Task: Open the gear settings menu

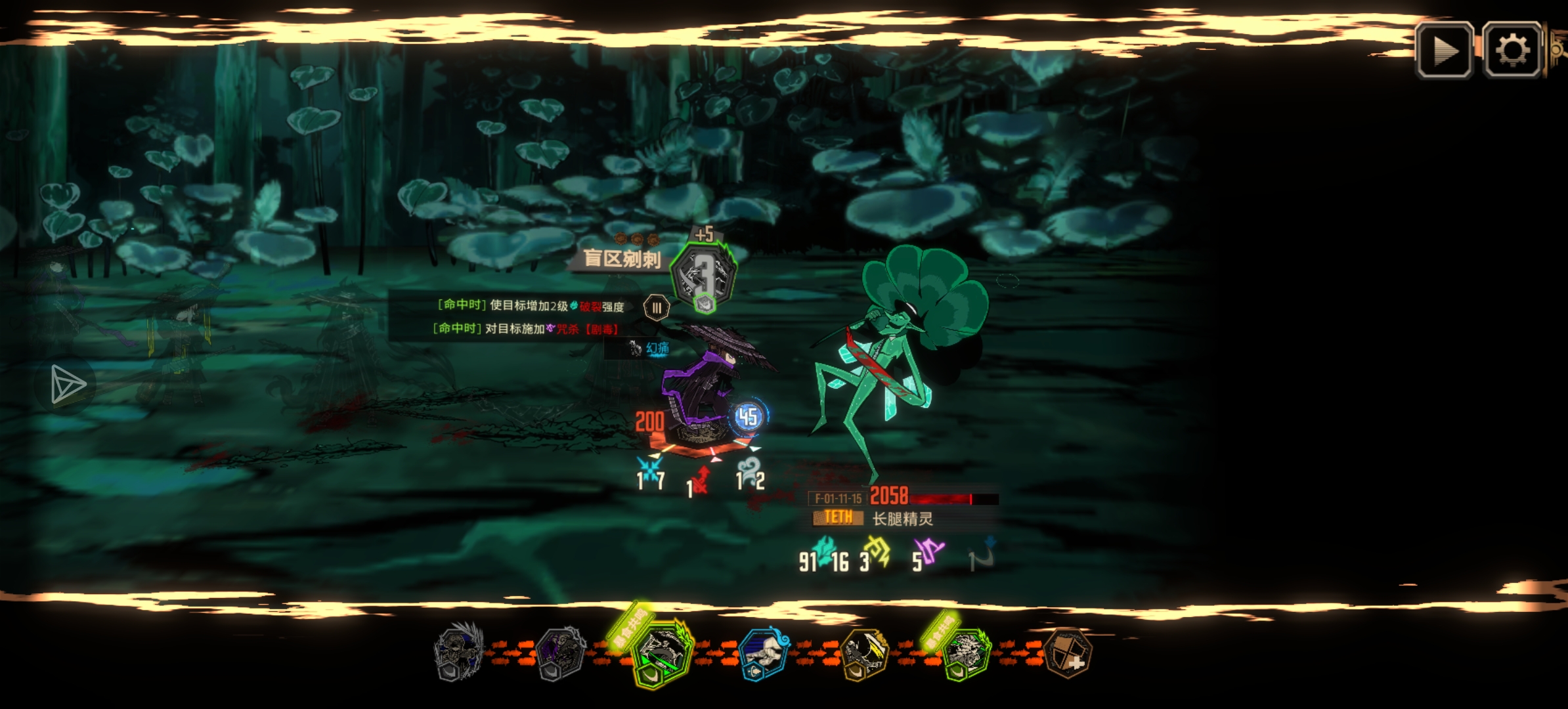Action: pyautogui.click(x=1512, y=51)
